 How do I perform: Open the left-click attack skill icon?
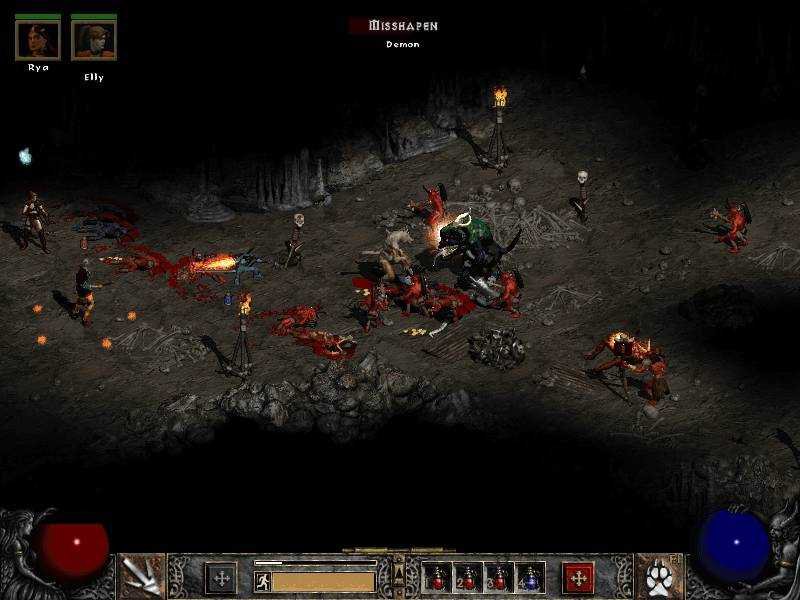point(141,576)
